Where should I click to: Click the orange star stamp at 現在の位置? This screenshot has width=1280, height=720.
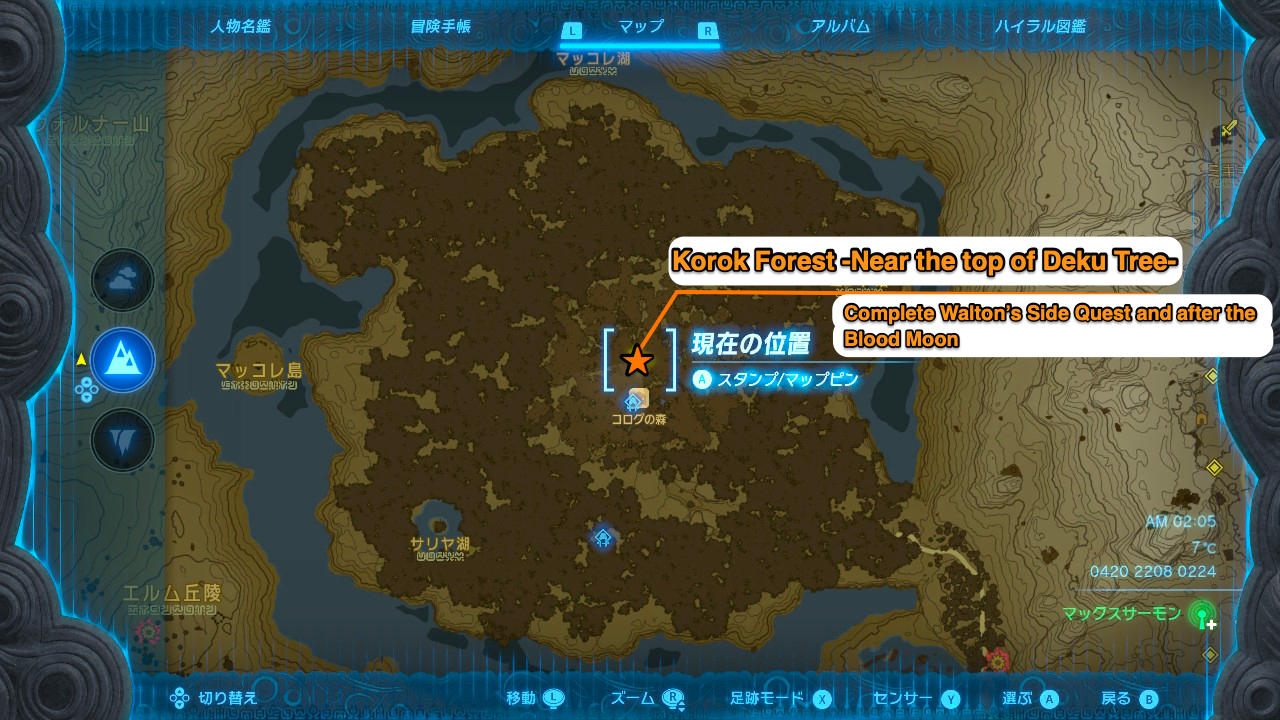[x=638, y=362]
